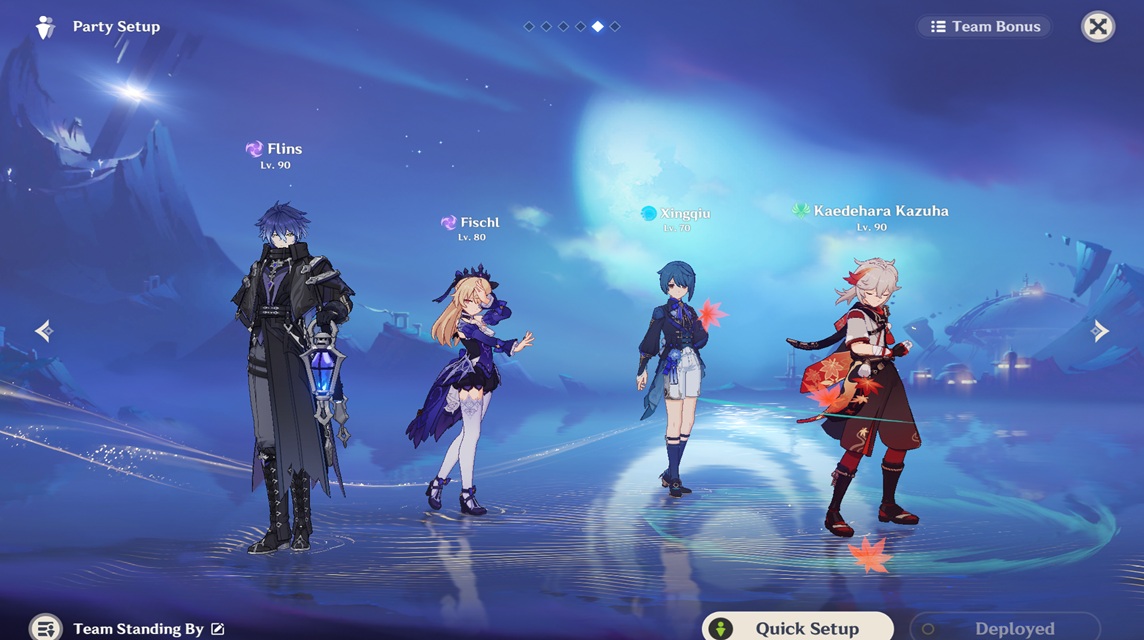Jump to the last party page dot
The image size is (1144, 640).
(x=615, y=27)
